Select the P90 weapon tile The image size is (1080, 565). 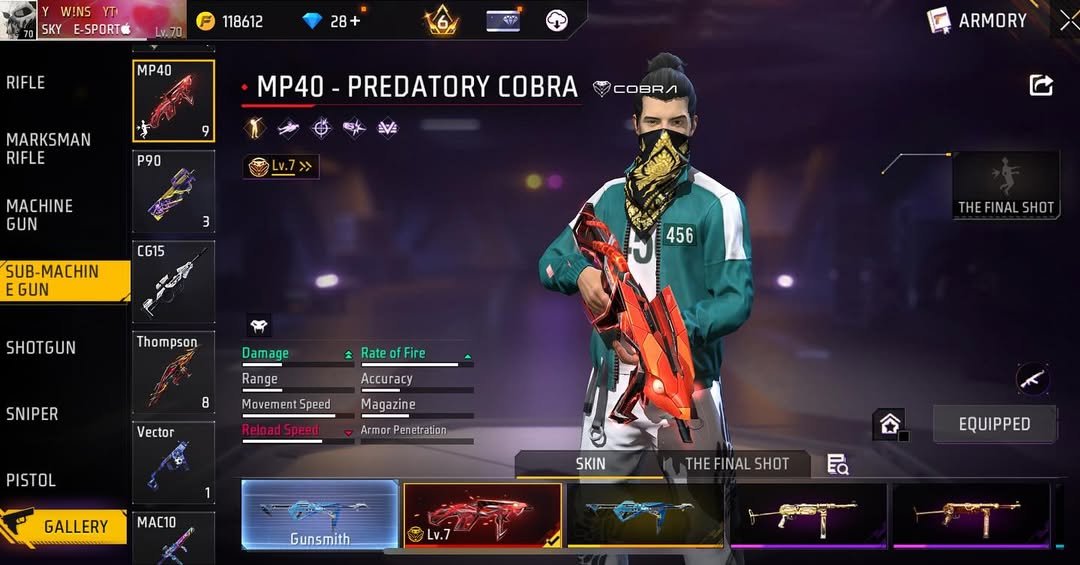pos(173,191)
